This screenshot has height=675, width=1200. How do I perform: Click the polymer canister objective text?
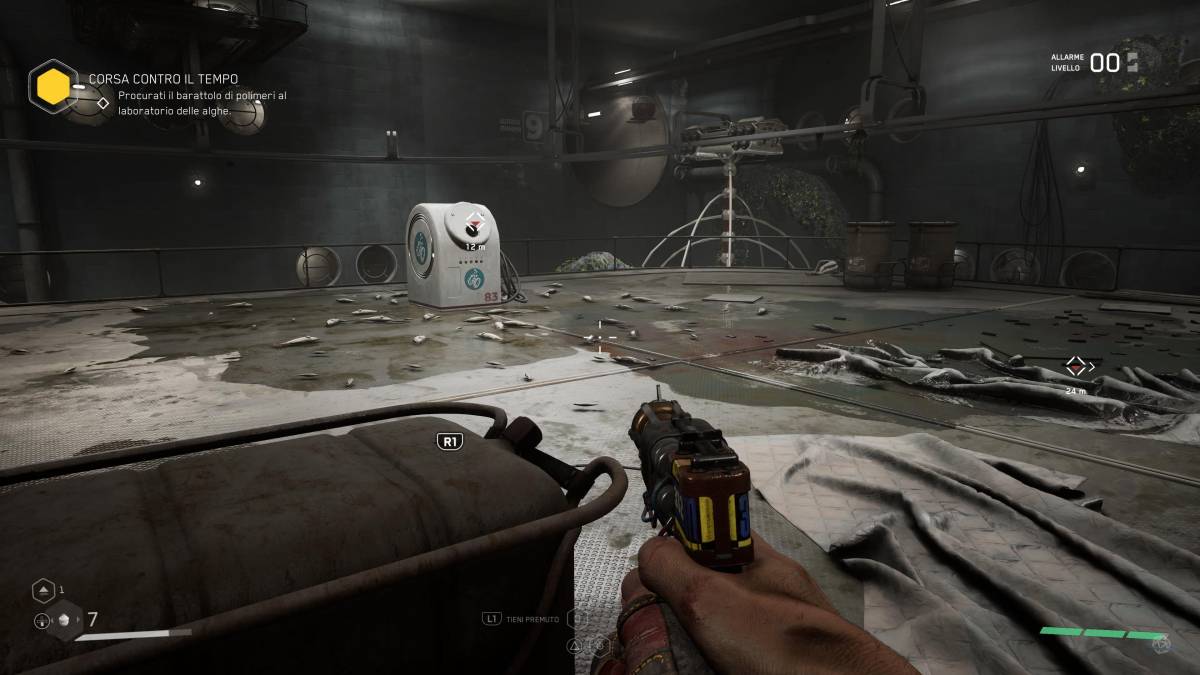(x=202, y=103)
